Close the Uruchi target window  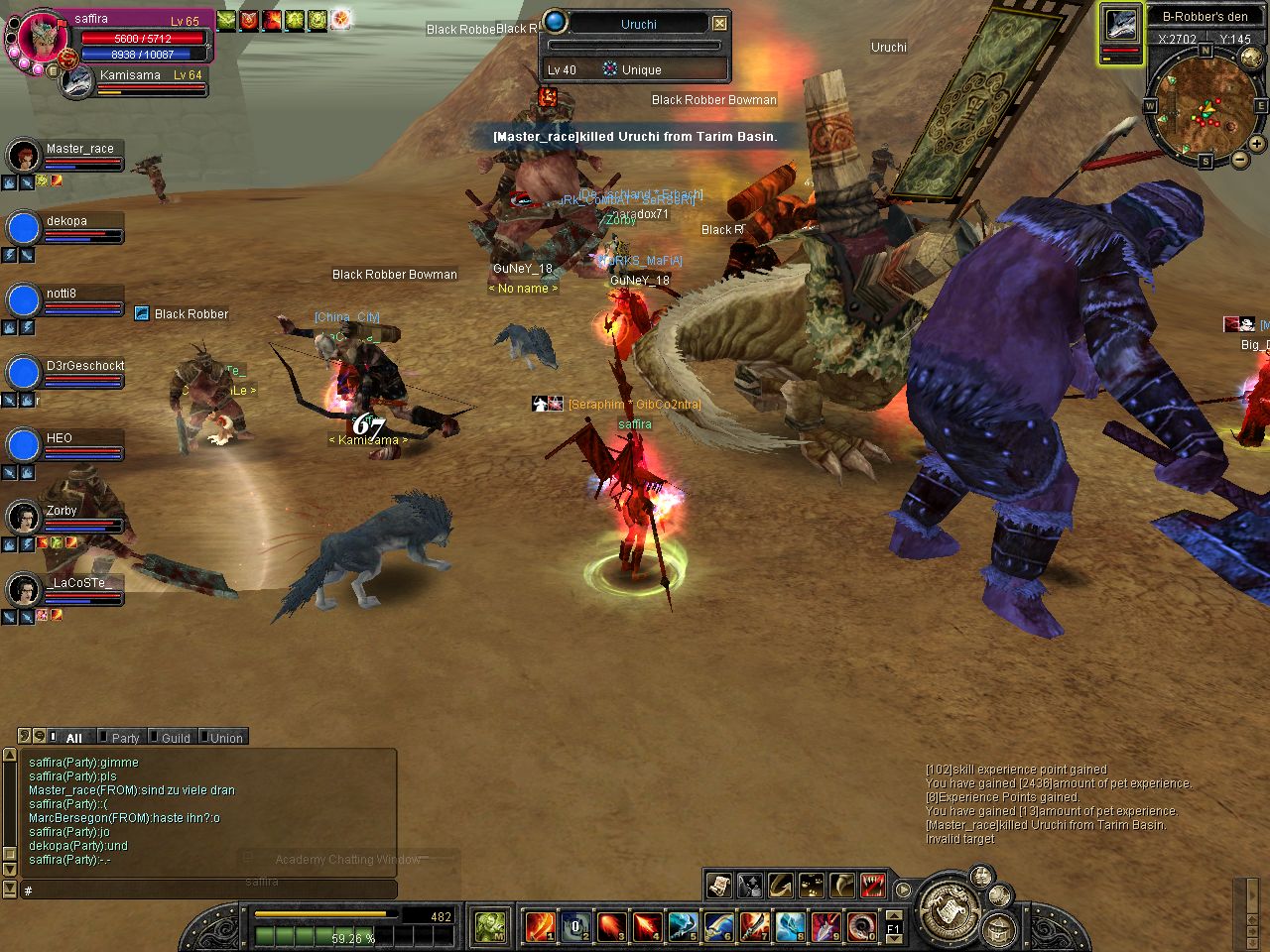coord(720,23)
